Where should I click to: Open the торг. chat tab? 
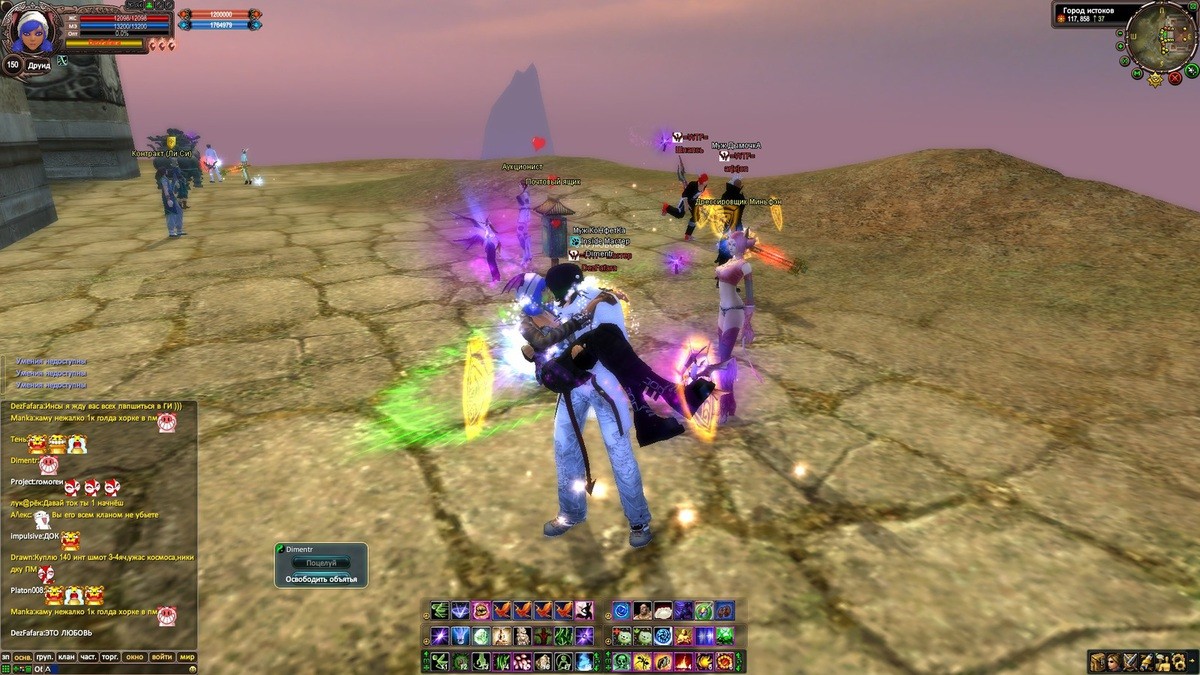(x=110, y=657)
